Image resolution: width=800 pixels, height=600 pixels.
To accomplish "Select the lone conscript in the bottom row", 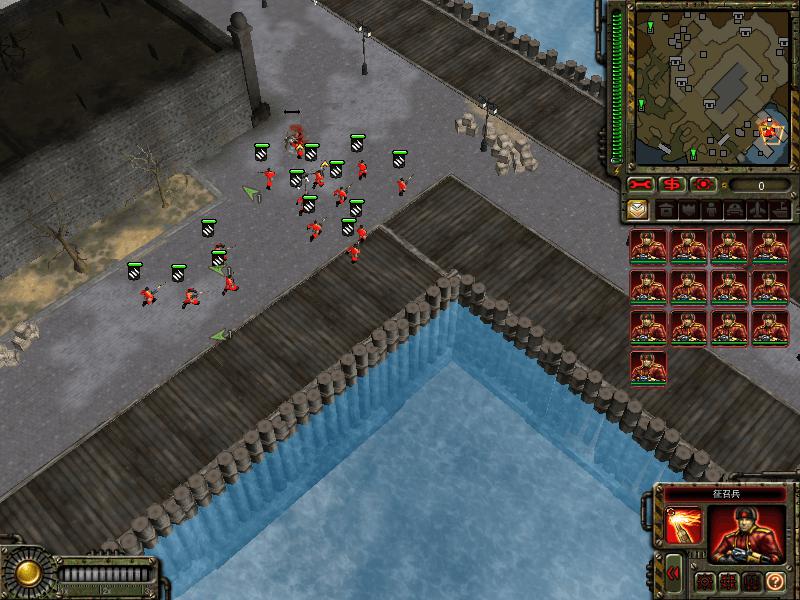I will tap(648, 367).
